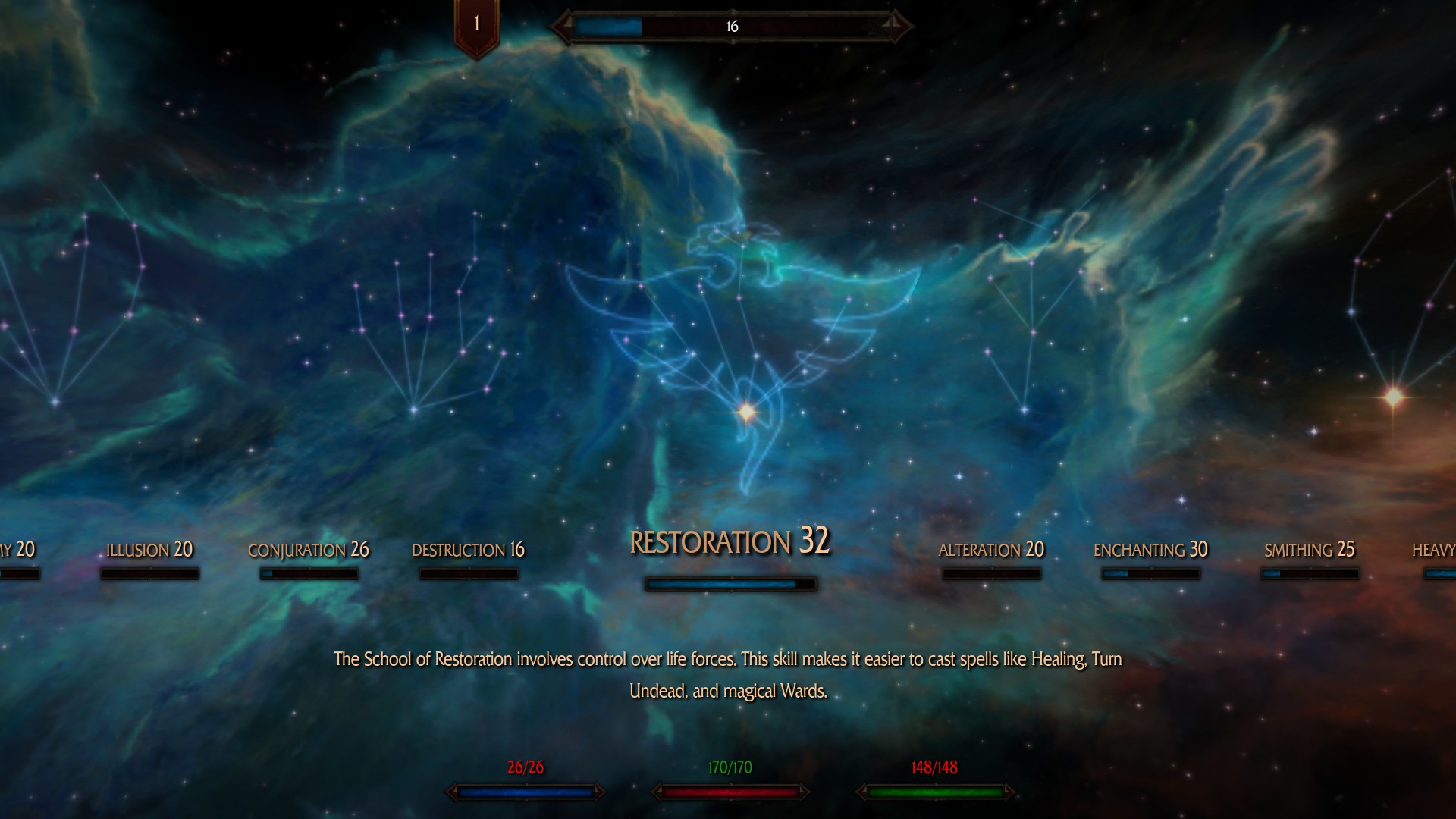Select the Destruction 16 skill label

pos(468,550)
